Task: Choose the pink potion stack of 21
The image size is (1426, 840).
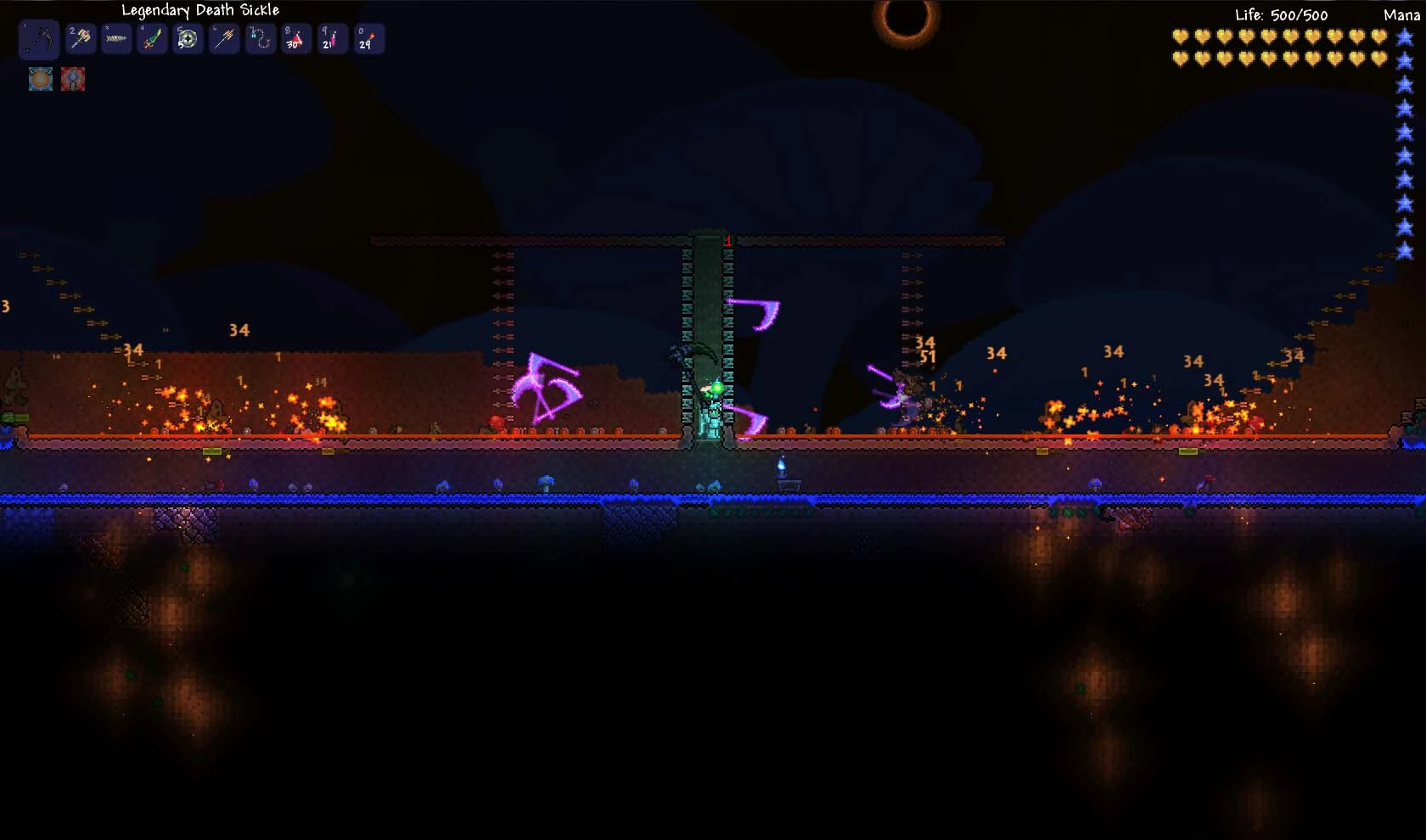Action: [331, 39]
